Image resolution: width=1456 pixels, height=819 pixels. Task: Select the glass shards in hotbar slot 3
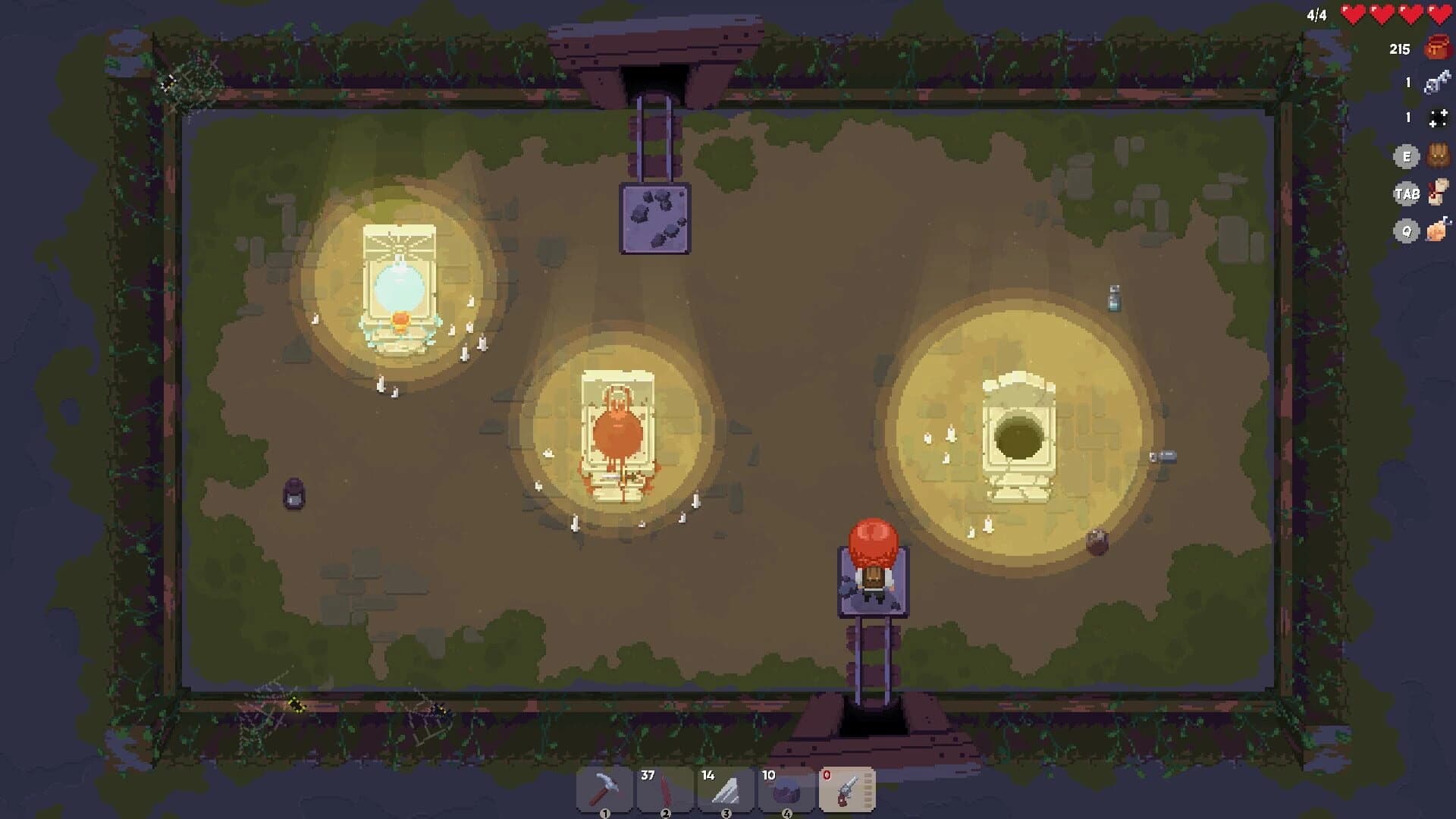(726, 787)
